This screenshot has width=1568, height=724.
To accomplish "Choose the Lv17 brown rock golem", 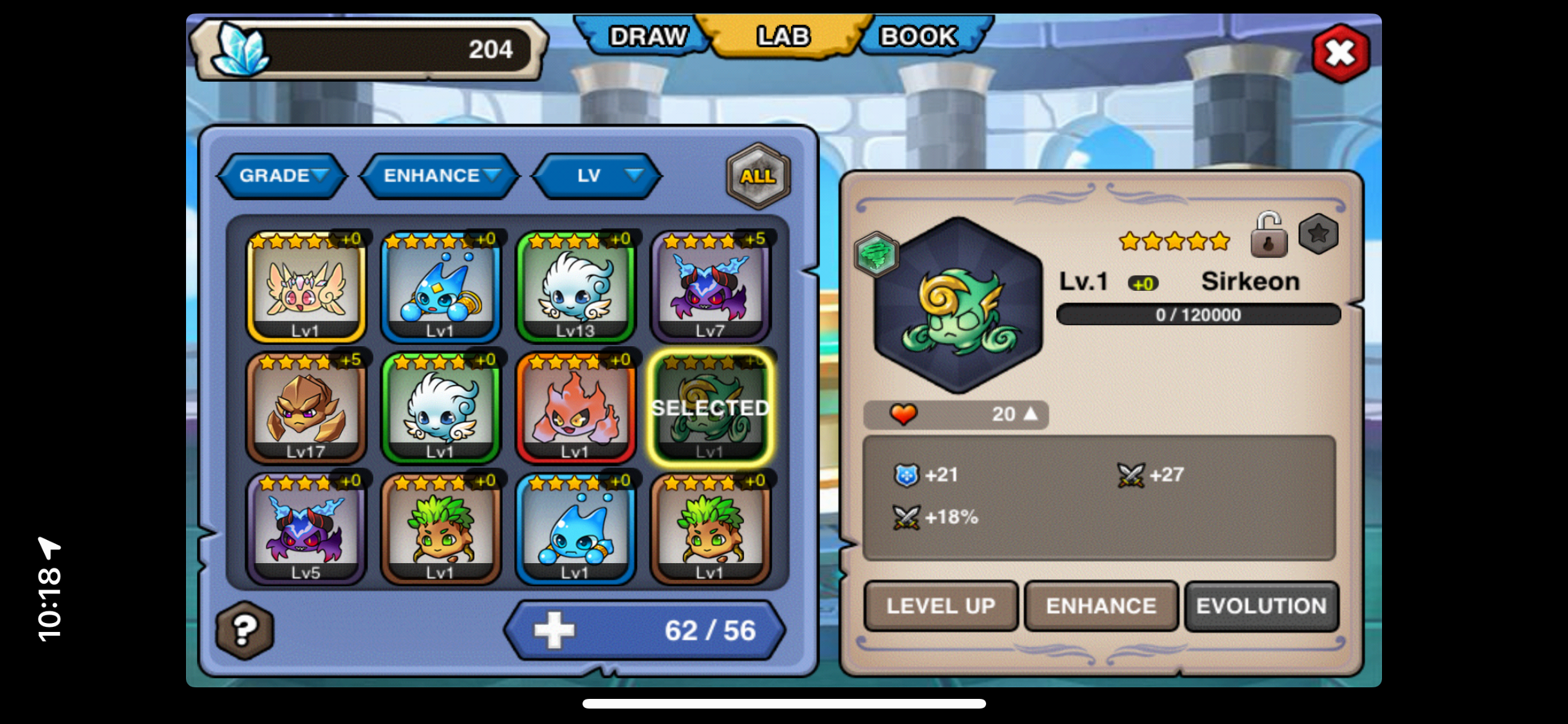I will 306,407.
